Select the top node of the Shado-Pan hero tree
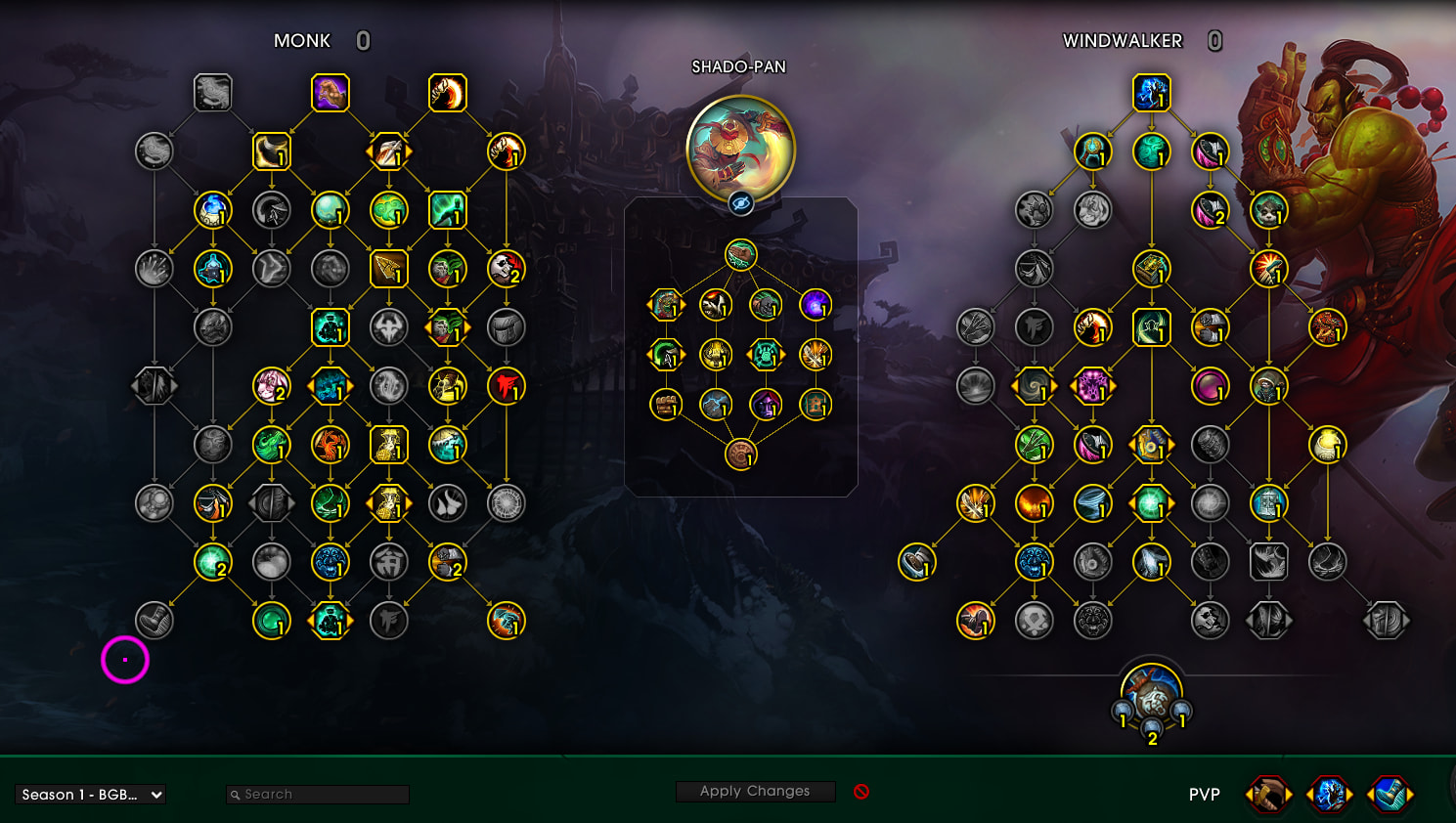This screenshot has height=823, width=1456. 741,255
